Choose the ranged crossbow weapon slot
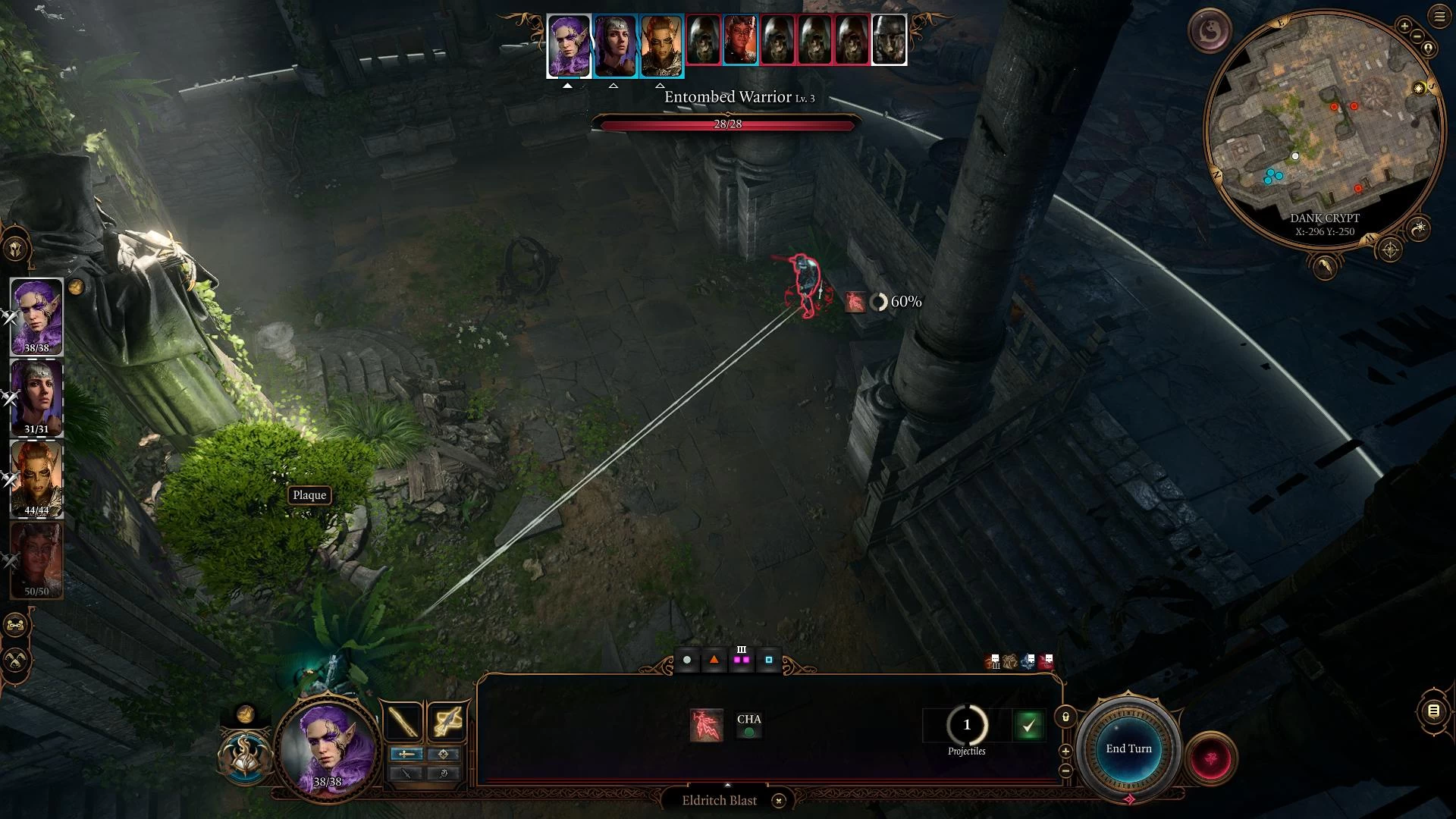Image resolution: width=1456 pixels, height=819 pixels. [447, 722]
